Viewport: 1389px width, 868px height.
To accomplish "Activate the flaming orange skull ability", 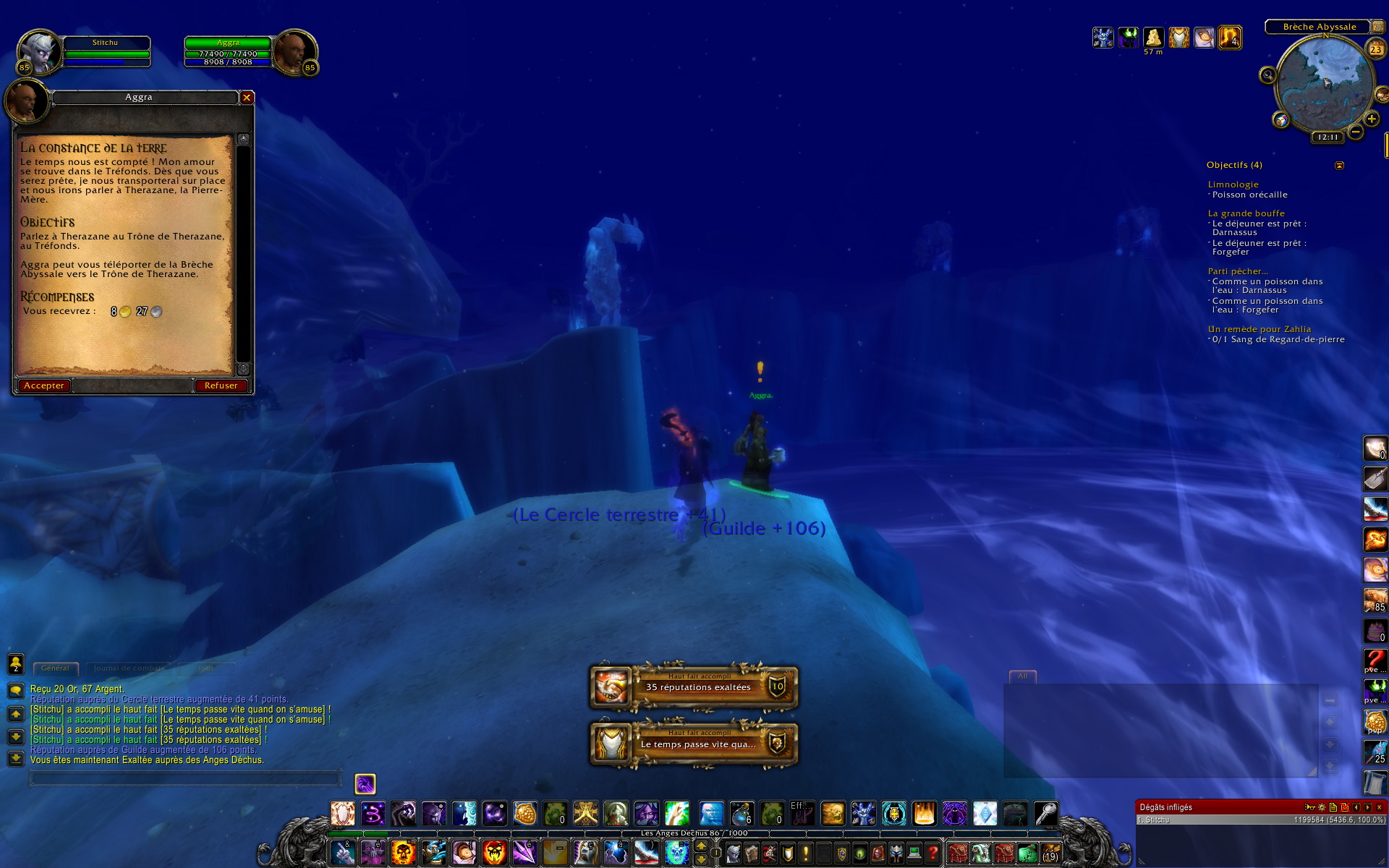I will (x=403, y=853).
